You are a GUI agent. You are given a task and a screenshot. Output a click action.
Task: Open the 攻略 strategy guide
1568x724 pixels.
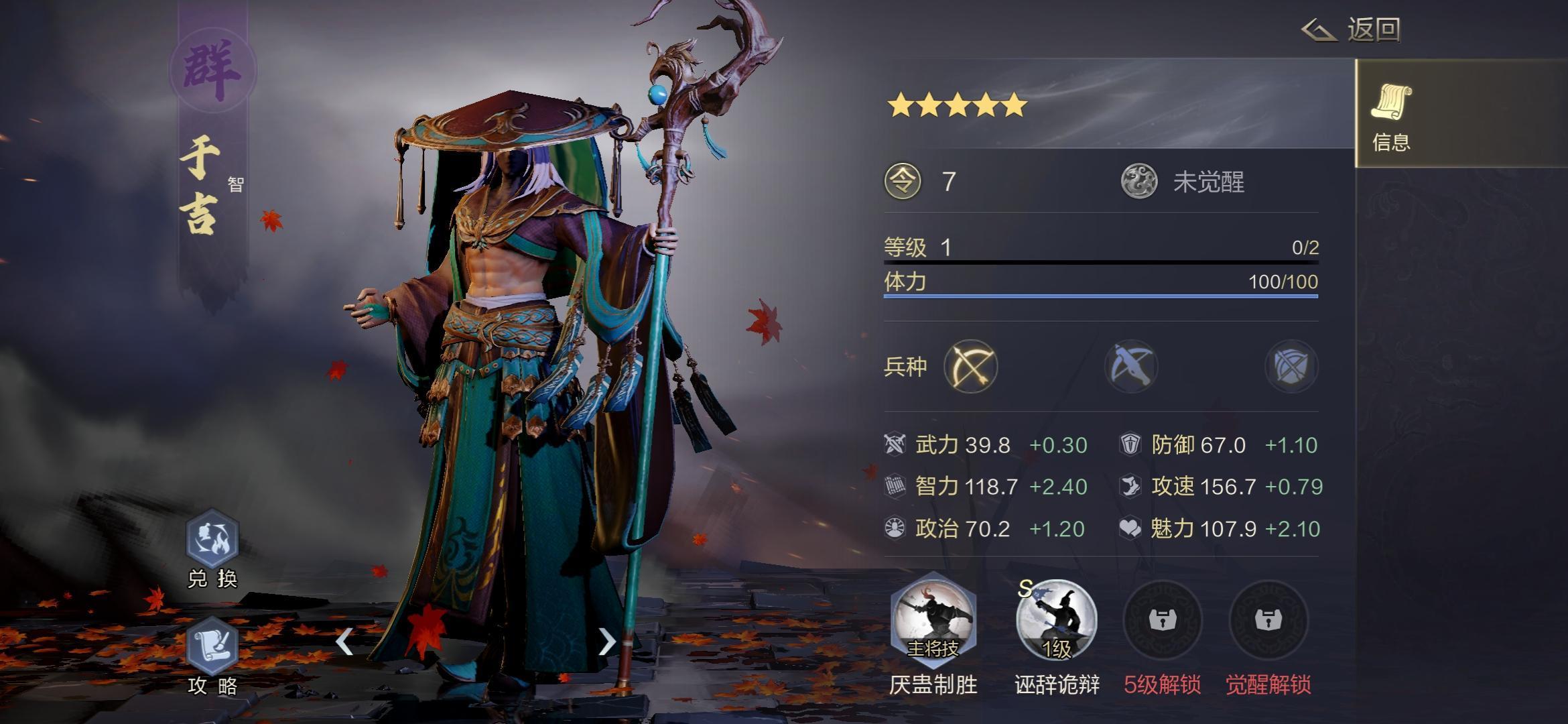point(212,647)
